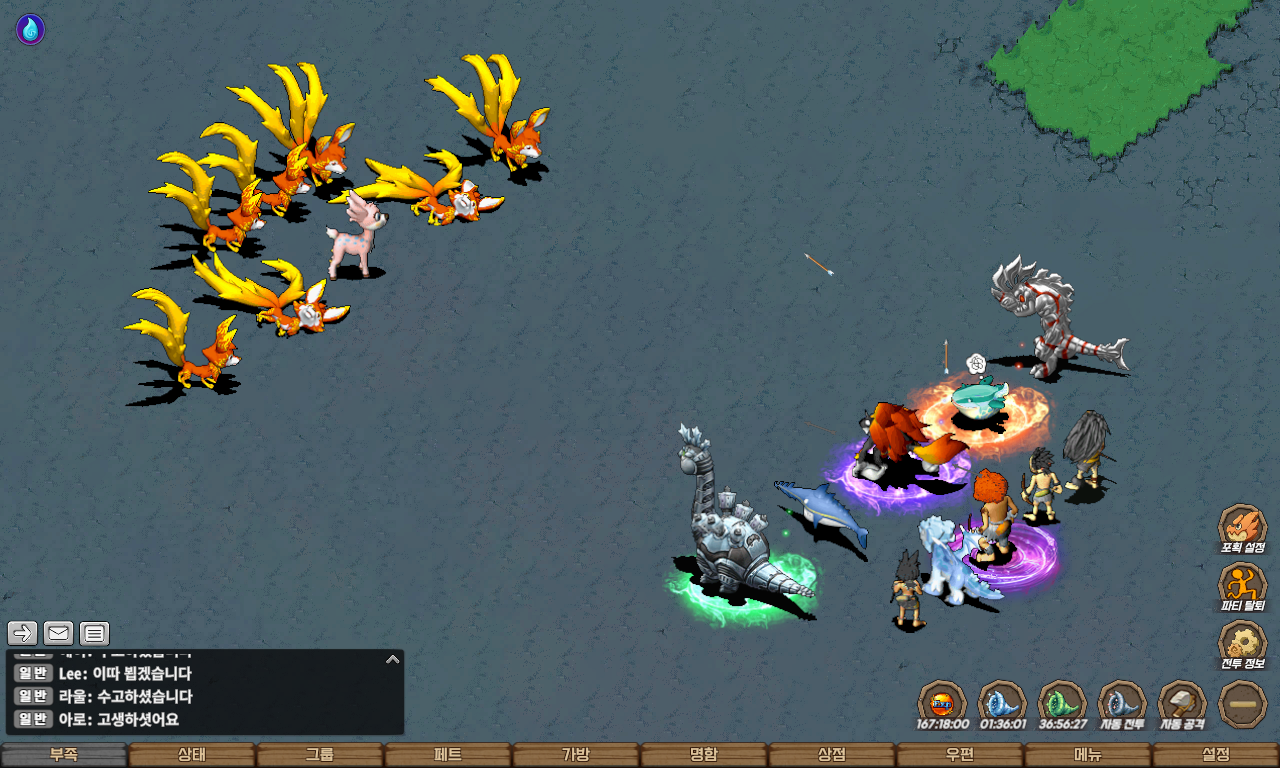
Task: Expand the chat log with up arrow
Action: [x=393, y=659]
